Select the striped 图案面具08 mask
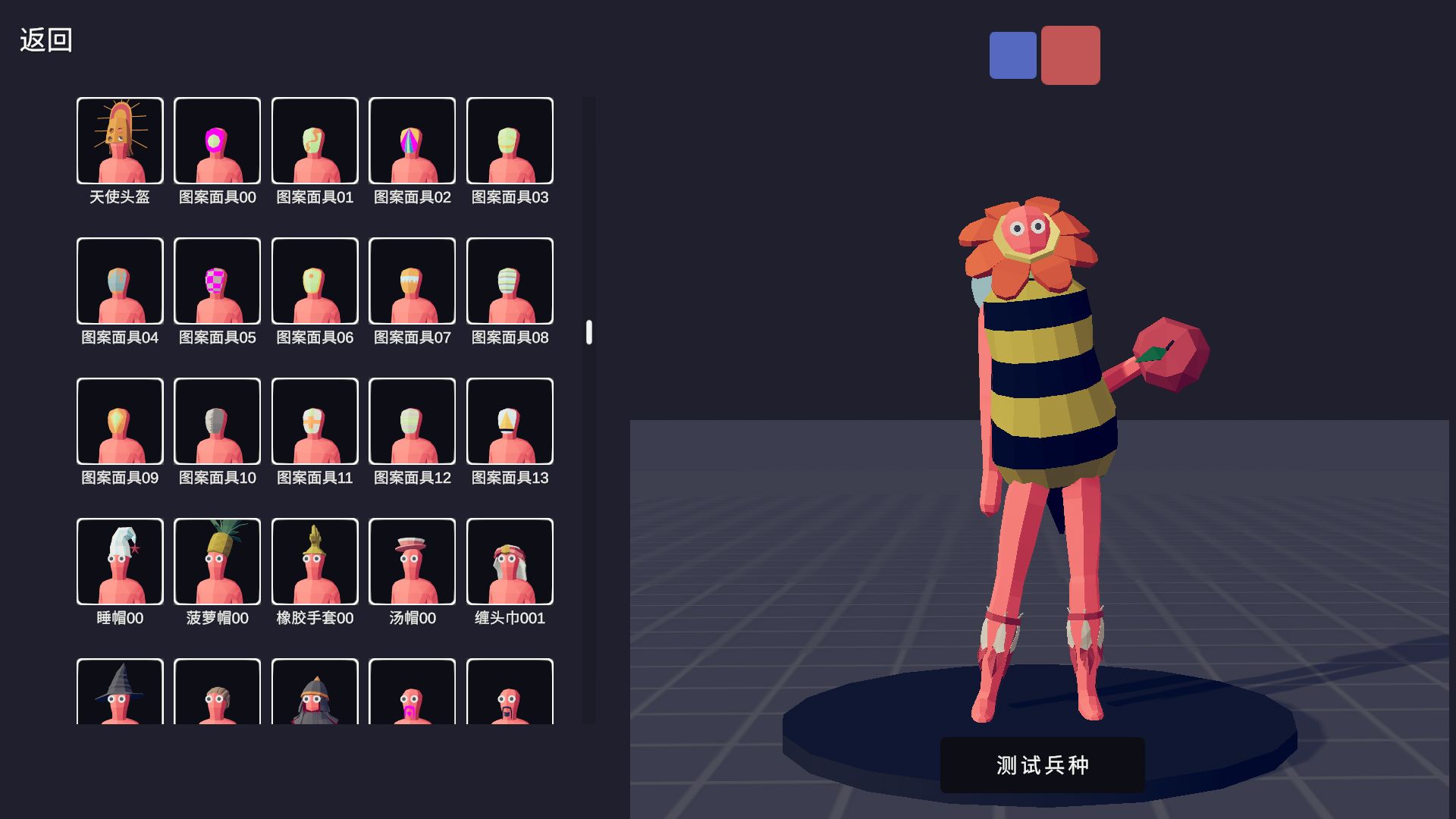This screenshot has width=1456, height=819. point(510,281)
